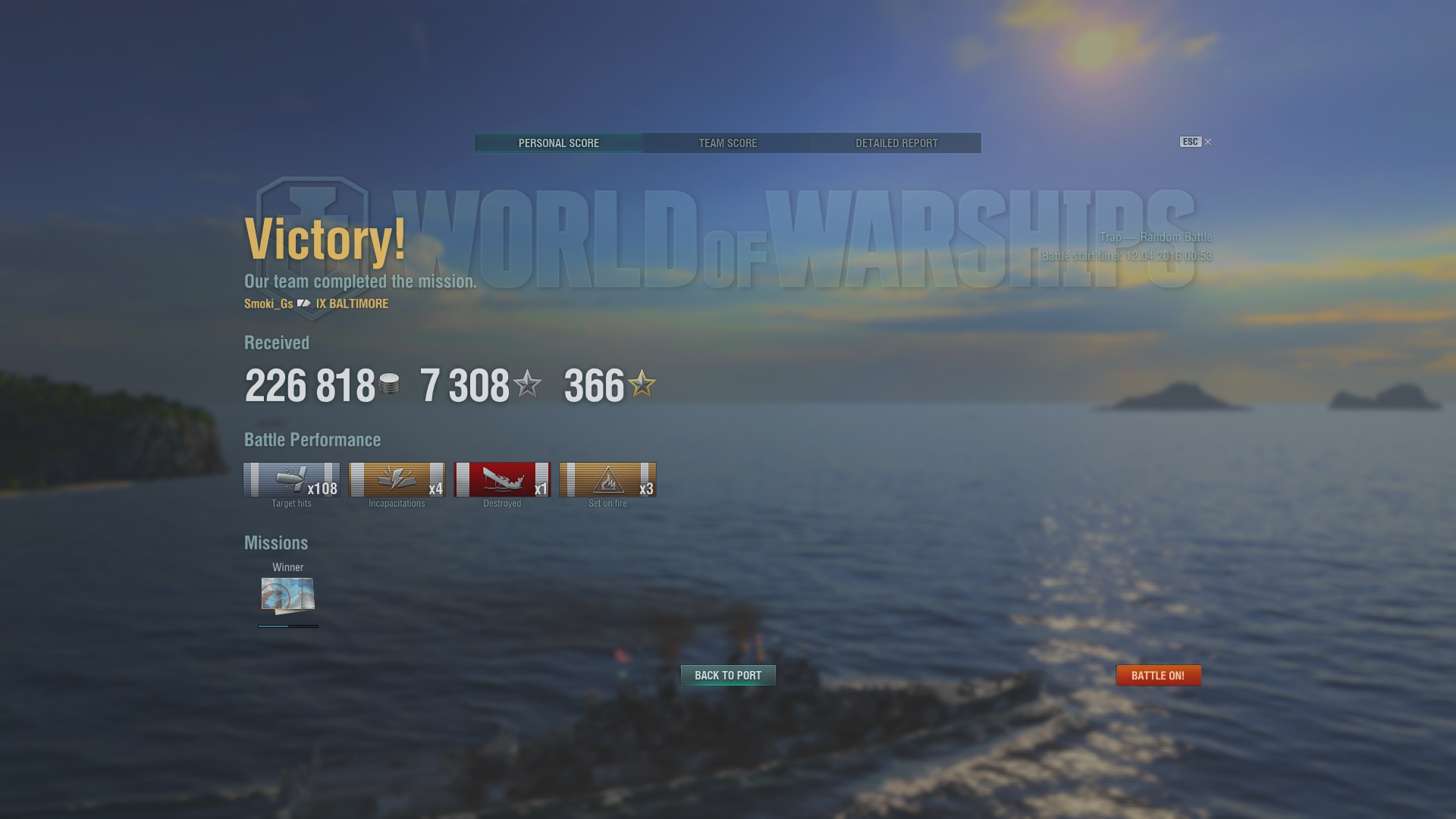Screen dimensions: 1456x819
Task: Select the Personal Score tab
Action: 559,143
